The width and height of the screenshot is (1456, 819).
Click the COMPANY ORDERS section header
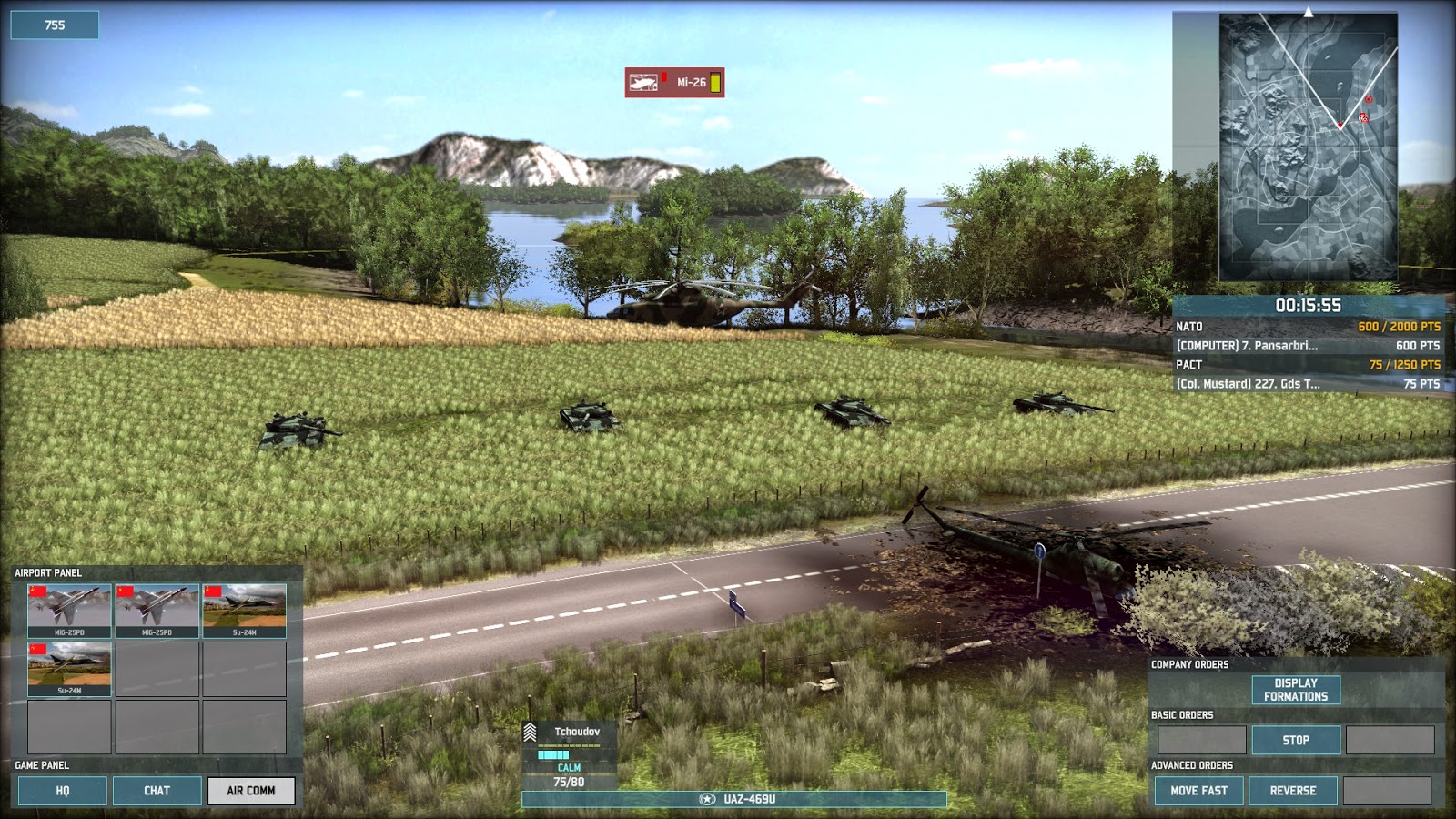coord(1189,664)
